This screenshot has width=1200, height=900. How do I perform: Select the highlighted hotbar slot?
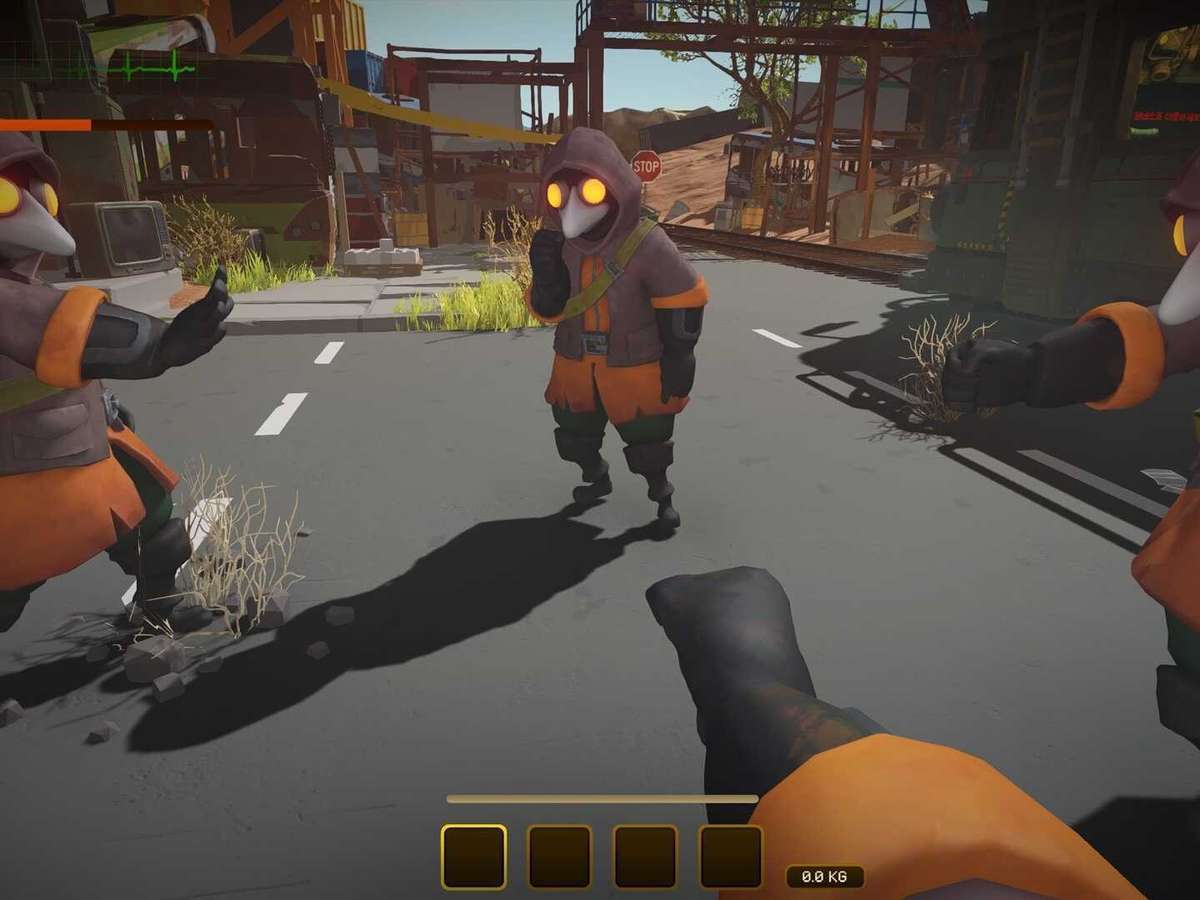473,857
